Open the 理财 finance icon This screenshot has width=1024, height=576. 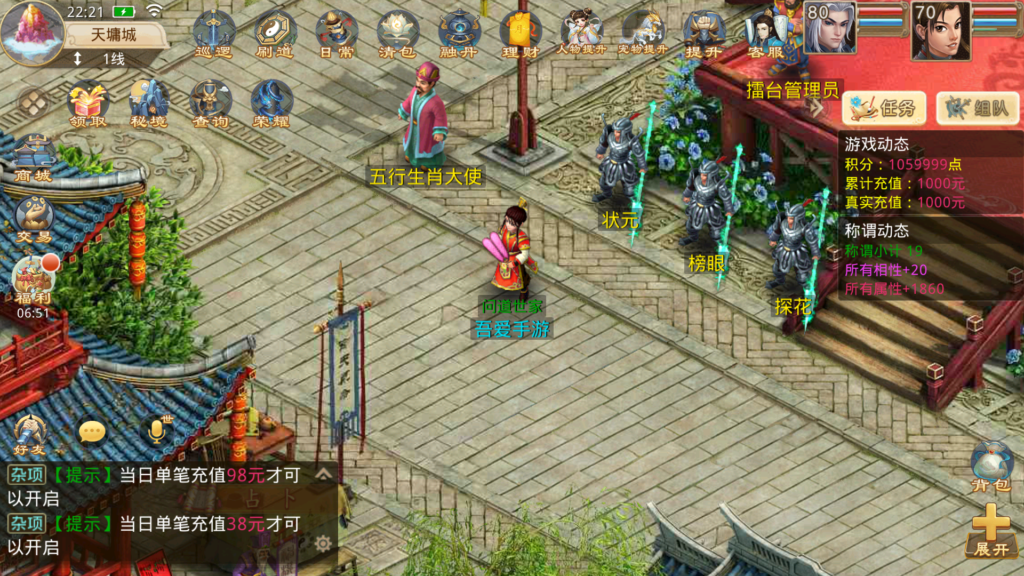tap(521, 33)
